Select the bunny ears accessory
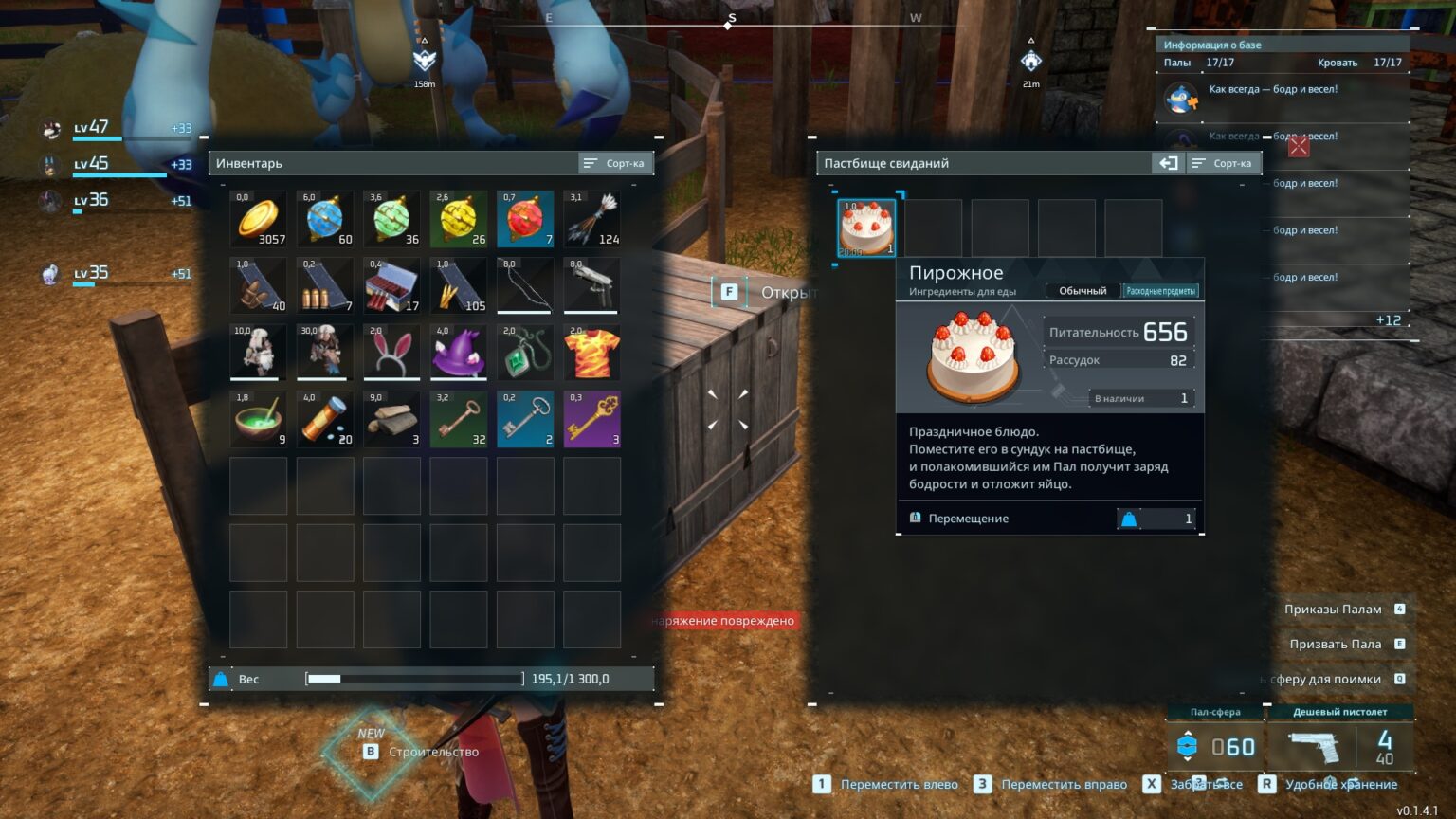The height and width of the screenshot is (819, 1456). [x=391, y=352]
